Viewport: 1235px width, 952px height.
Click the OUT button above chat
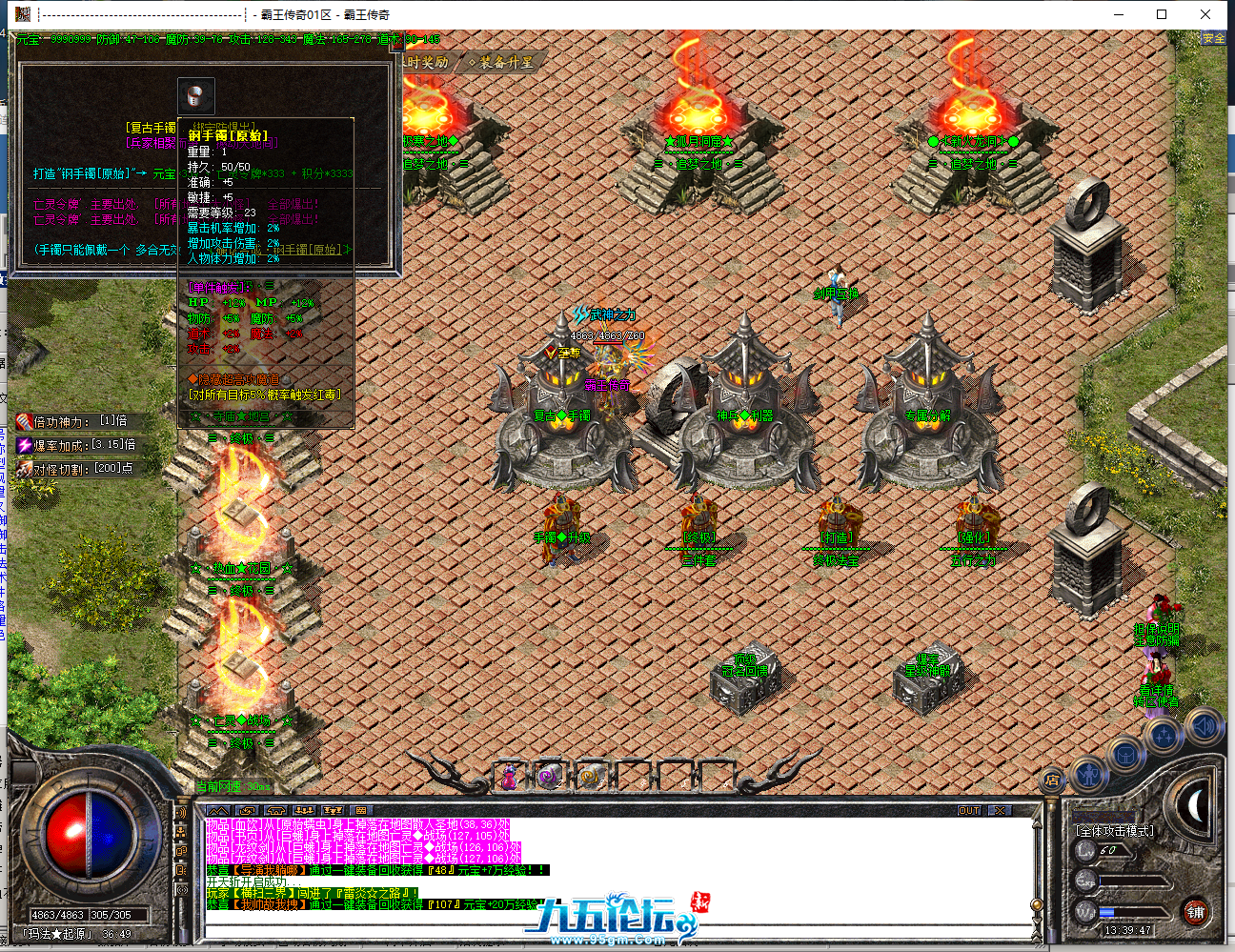click(x=969, y=810)
